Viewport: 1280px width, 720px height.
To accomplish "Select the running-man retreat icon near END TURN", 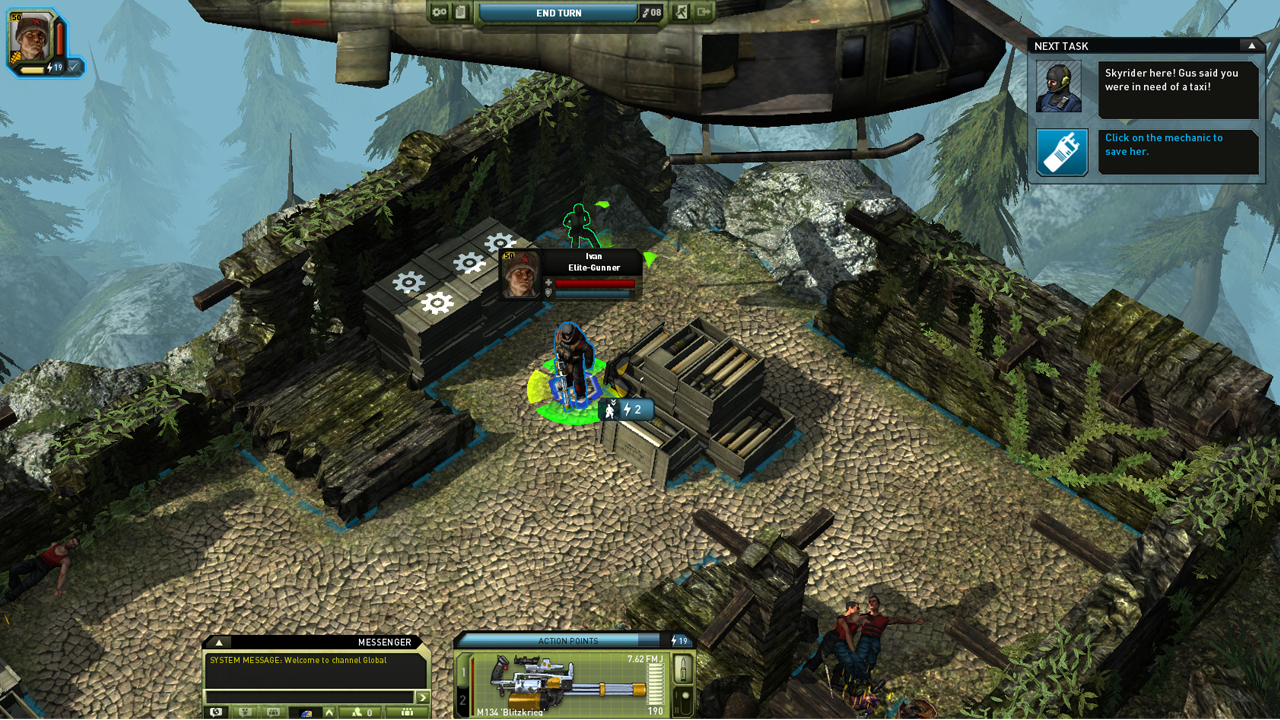I will (x=683, y=12).
